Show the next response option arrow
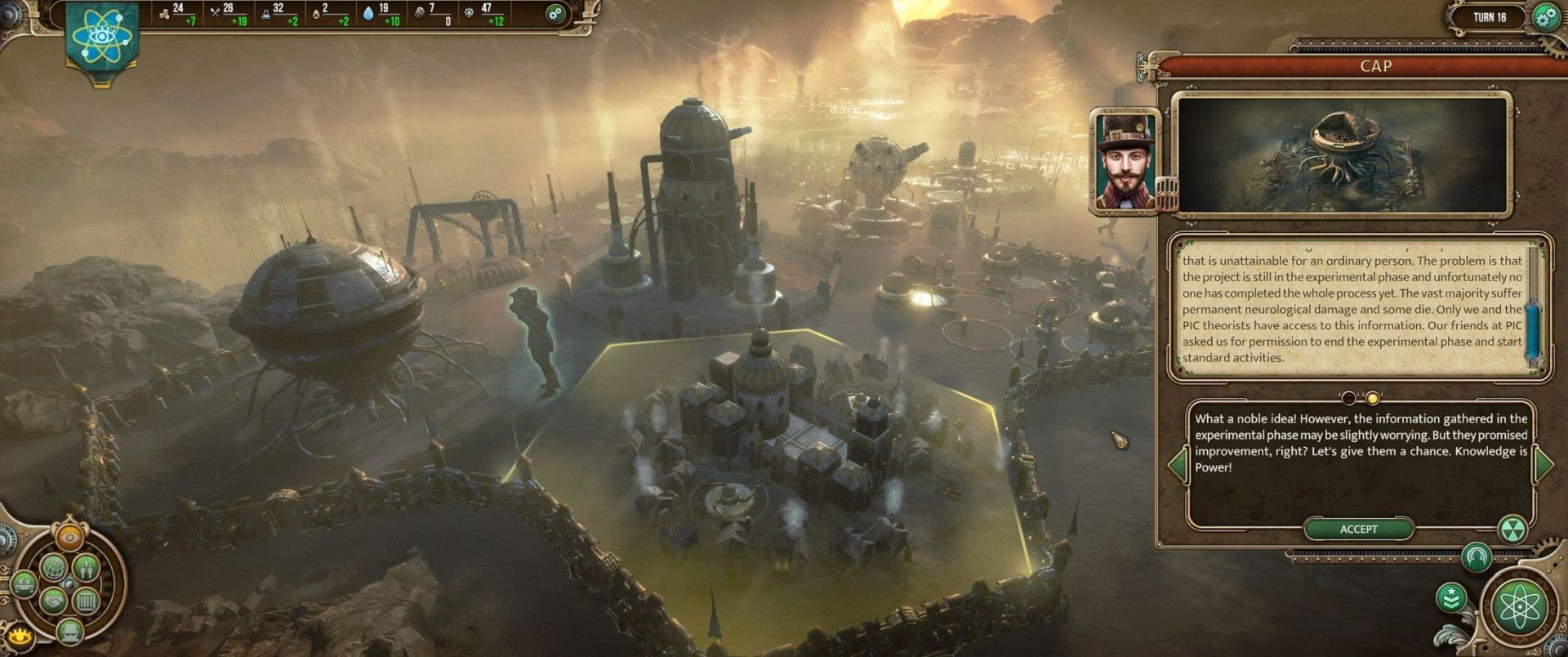Viewport: 1568px width, 657px height. click(x=1543, y=464)
